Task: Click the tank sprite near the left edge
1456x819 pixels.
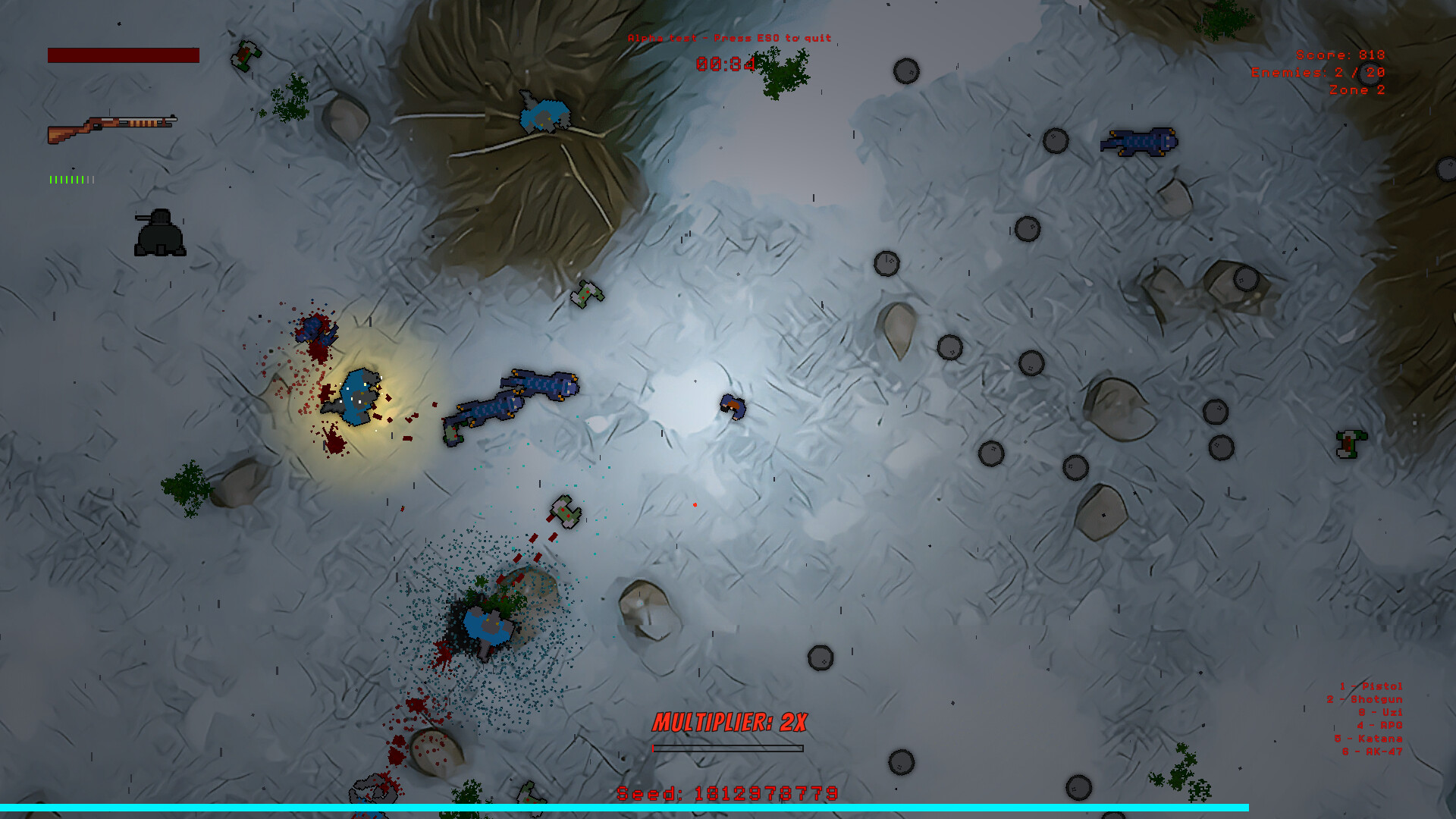Action: tap(161, 234)
